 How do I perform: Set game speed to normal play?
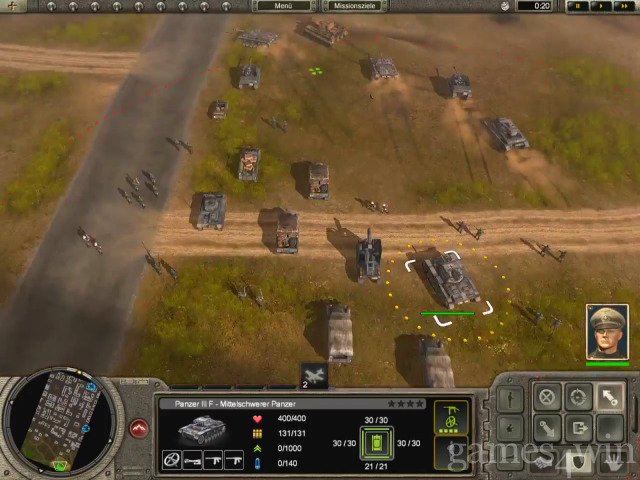(x=599, y=6)
